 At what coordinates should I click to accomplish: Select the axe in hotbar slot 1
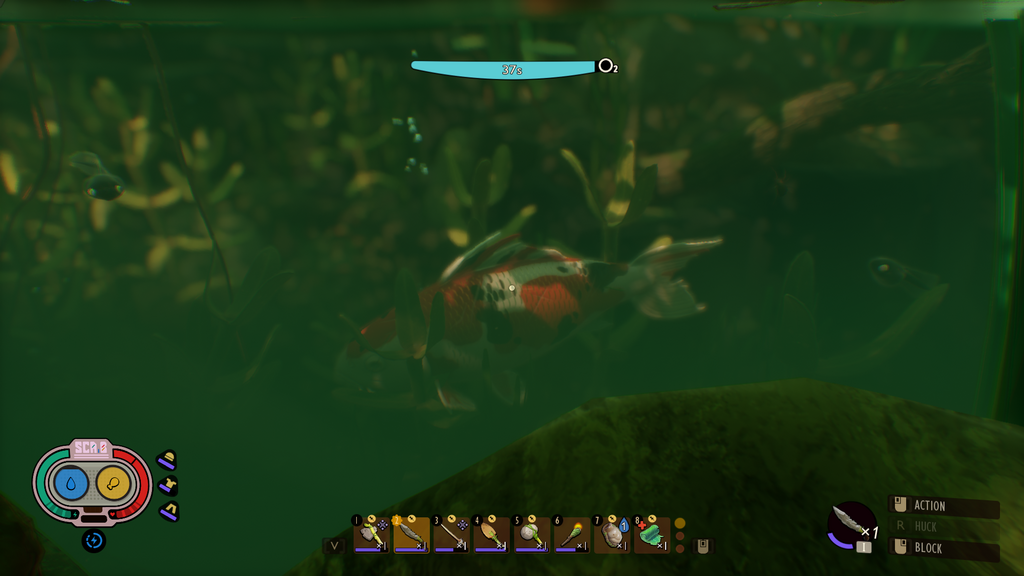[371, 535]
